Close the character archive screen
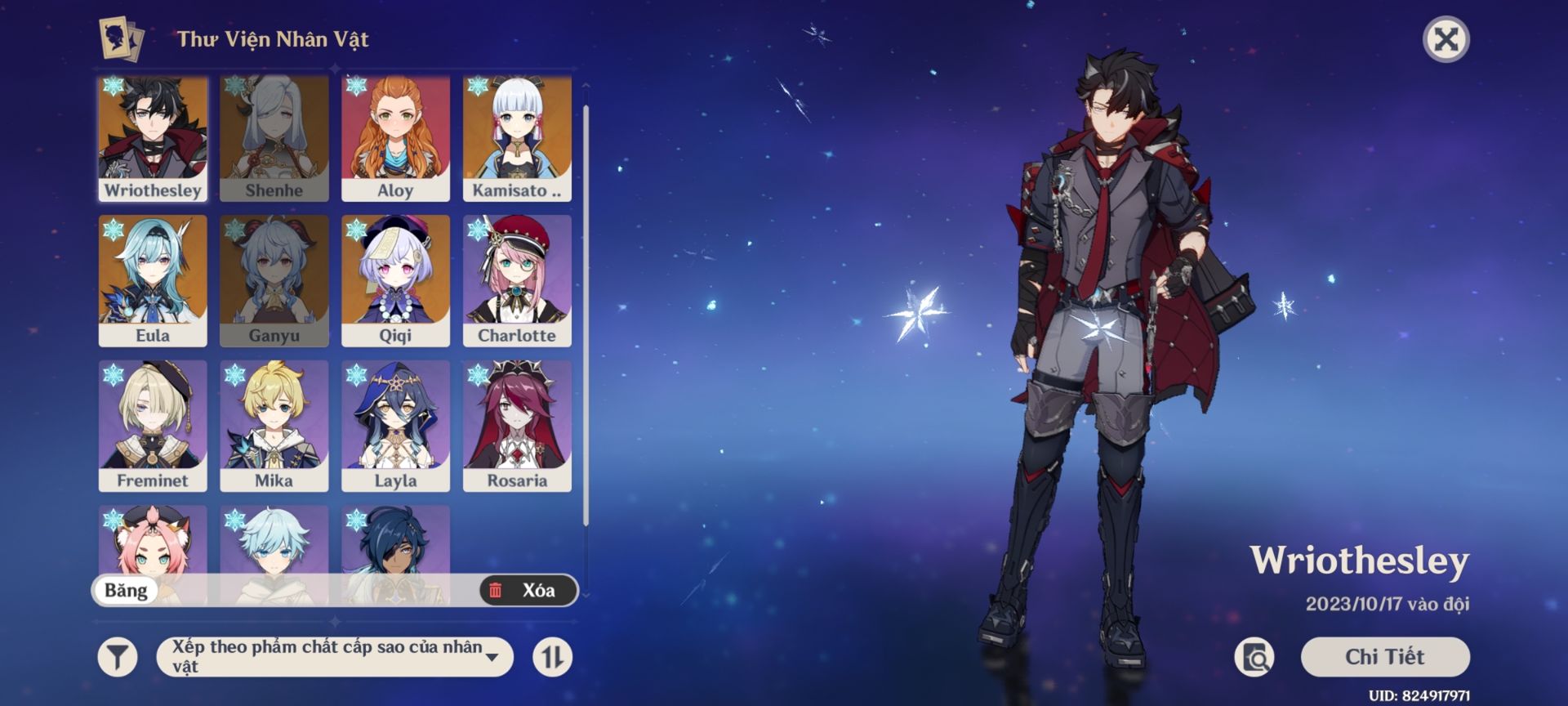The image size is (1568, 706). [1445, 39]
